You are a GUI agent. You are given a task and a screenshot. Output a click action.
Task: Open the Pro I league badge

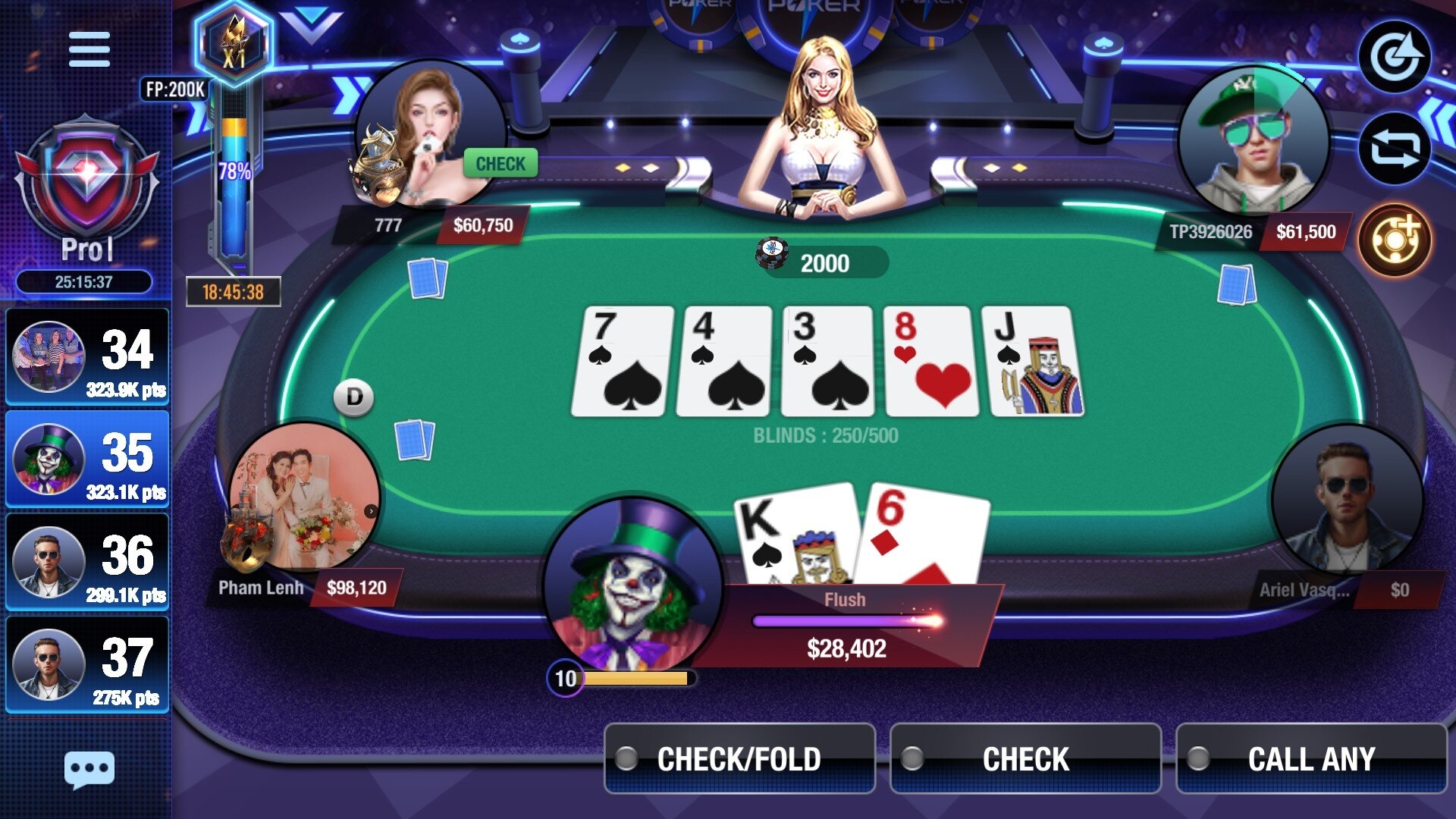point(86,190)
